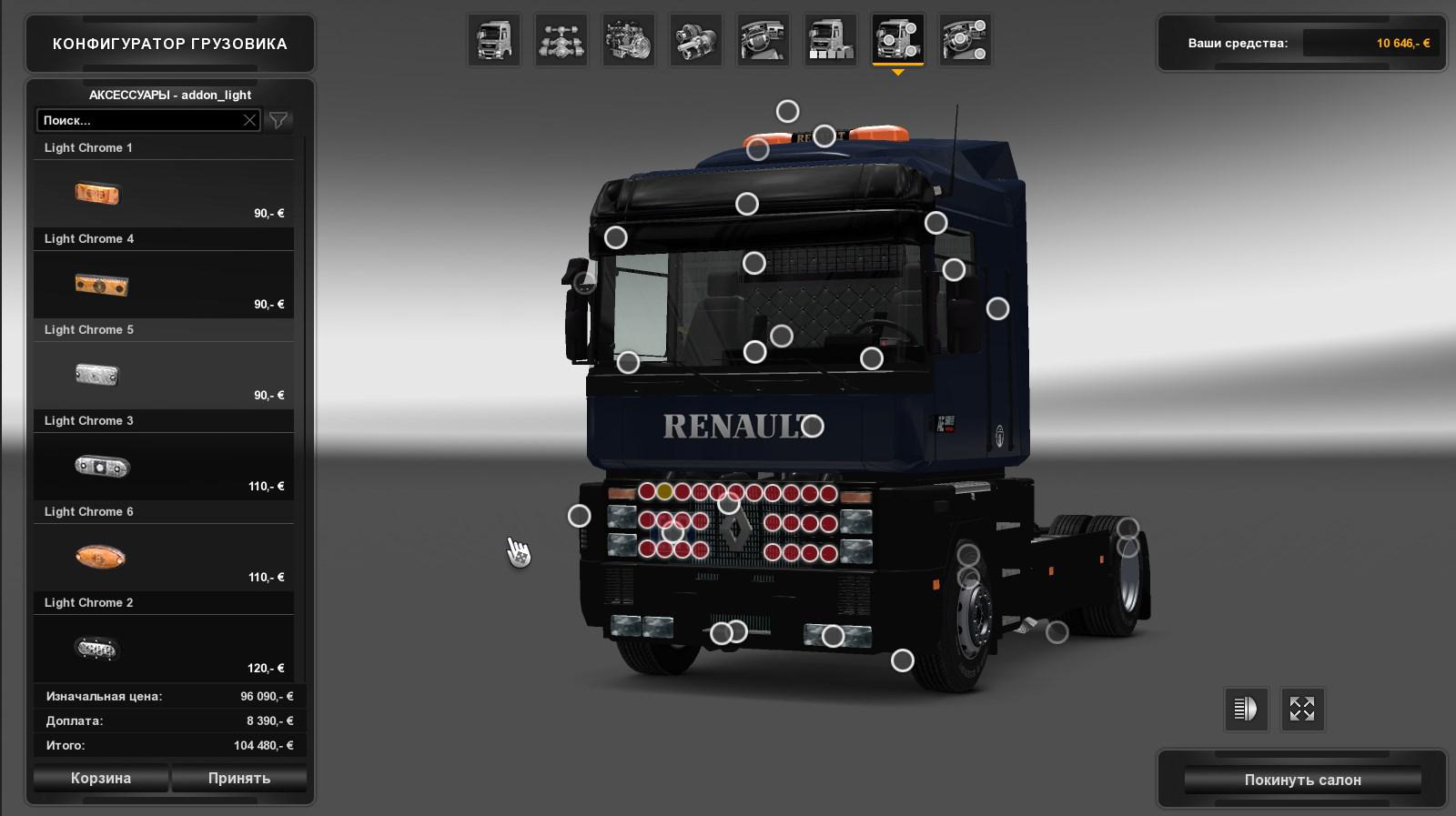Viewport: 1456px width, 816px height.
Task: Open the Корзина cart
Action: (101, 778)
